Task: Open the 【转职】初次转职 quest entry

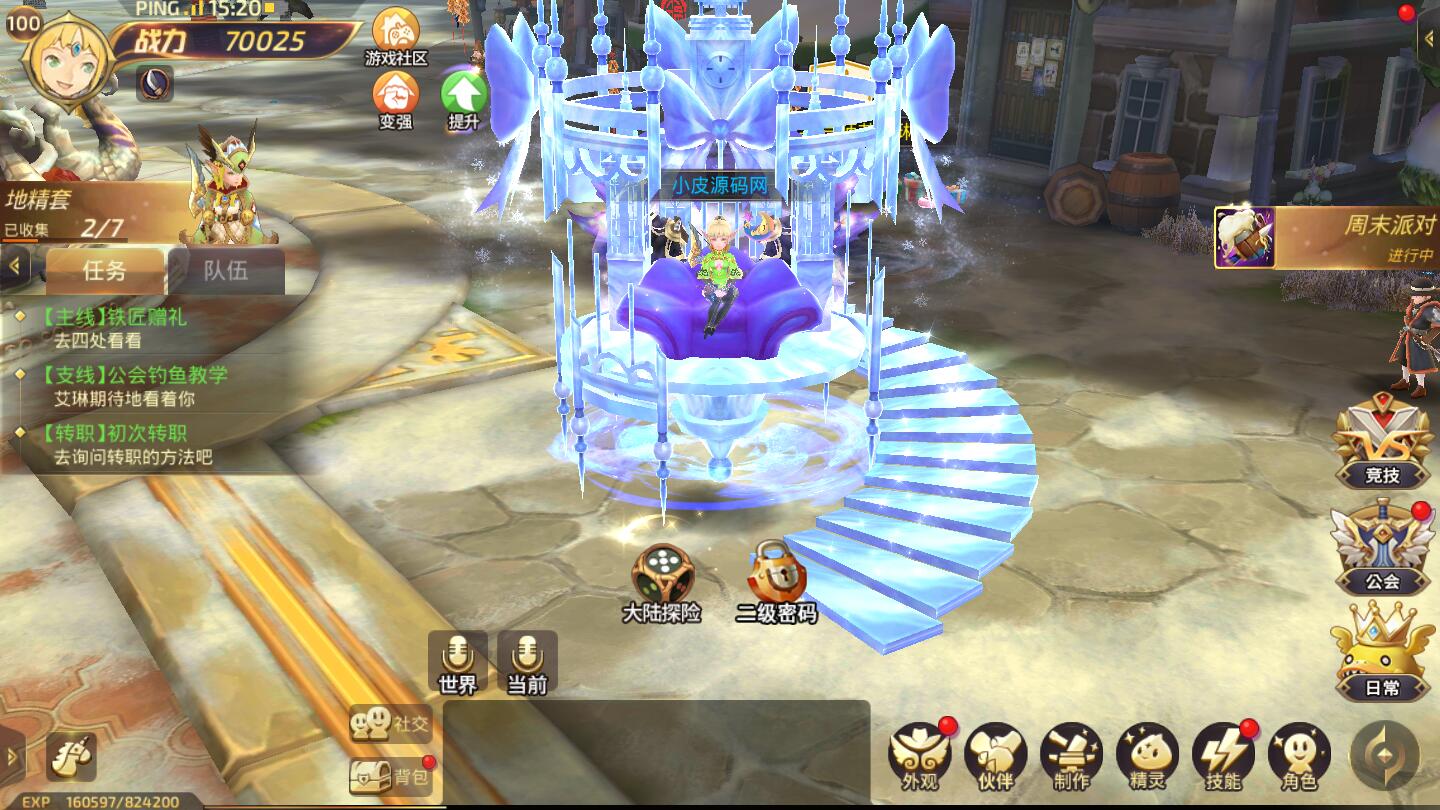Action: [125, 444]
